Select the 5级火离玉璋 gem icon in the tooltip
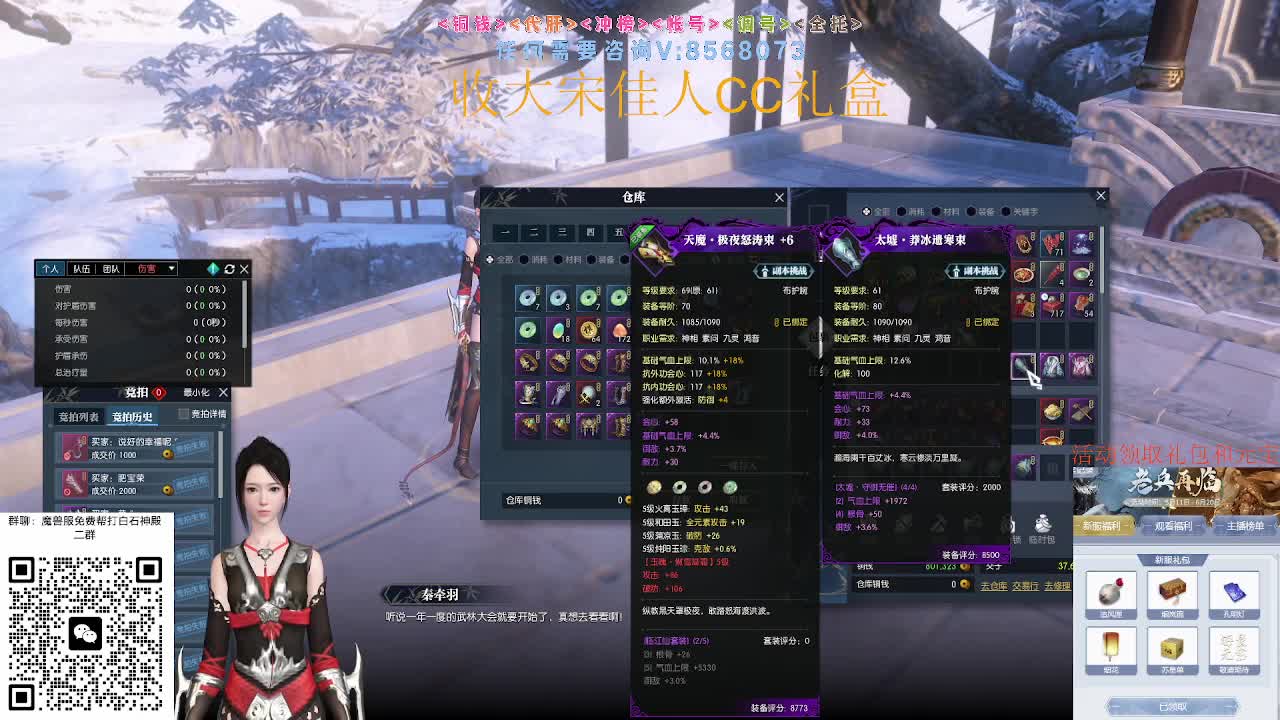 point(653,488)
